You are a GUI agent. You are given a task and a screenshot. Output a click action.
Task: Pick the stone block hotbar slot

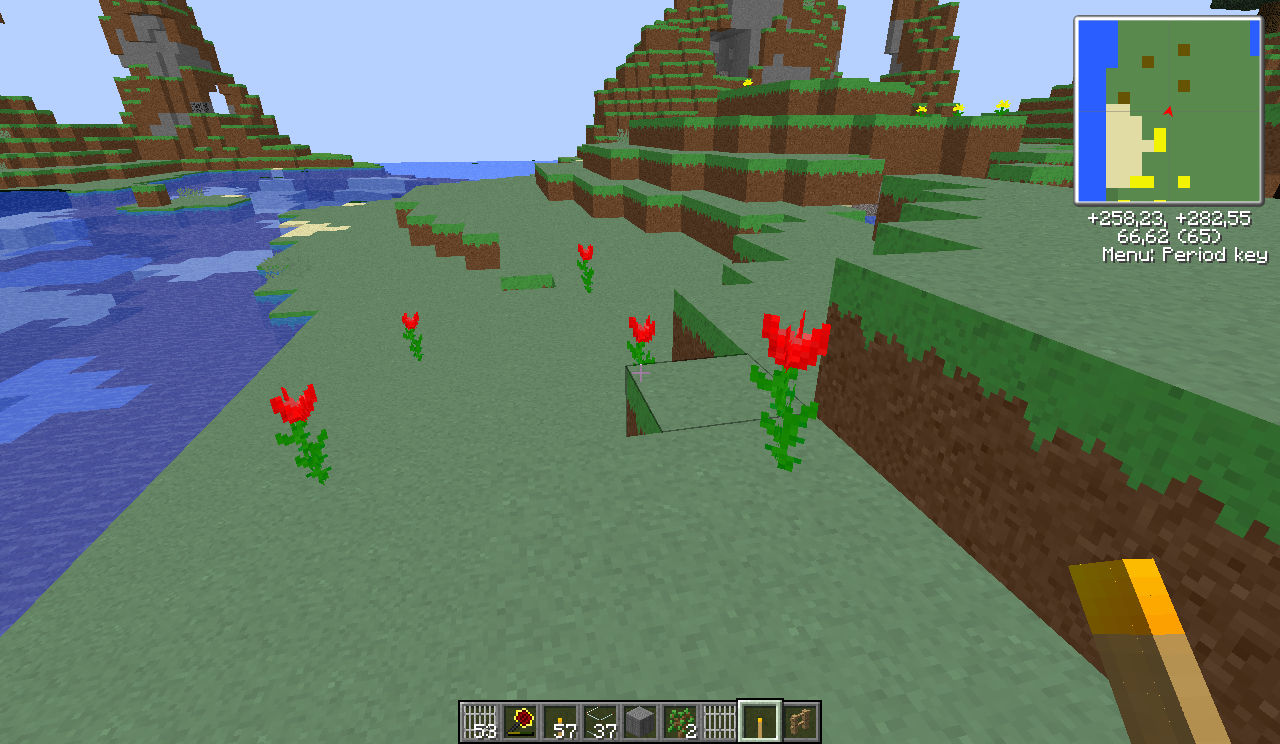[640, 721]
